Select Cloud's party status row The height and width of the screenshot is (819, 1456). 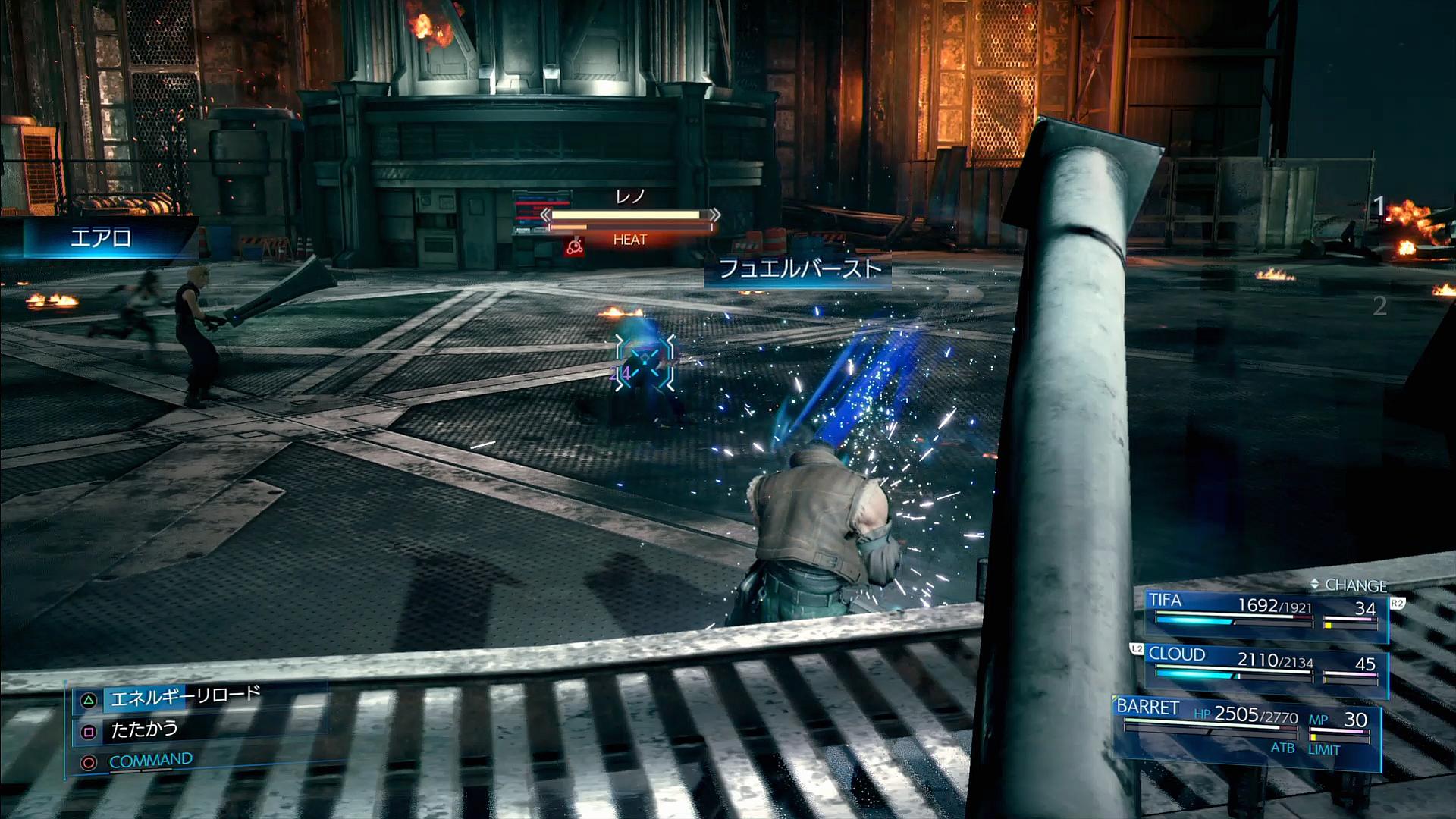pyautogui.click(x=1266, y=666)
